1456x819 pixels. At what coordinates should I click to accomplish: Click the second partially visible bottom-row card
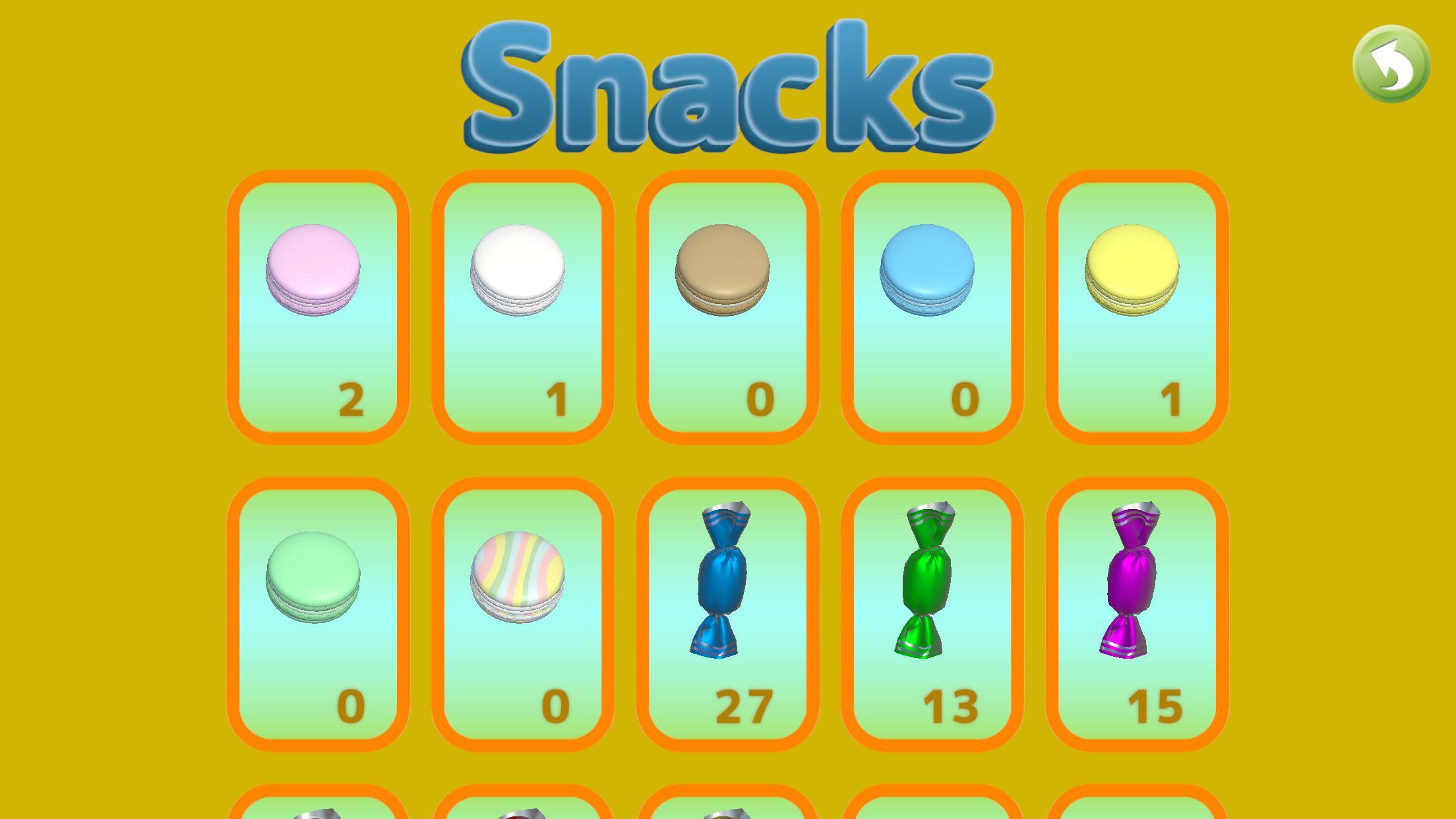click(524, 808)
